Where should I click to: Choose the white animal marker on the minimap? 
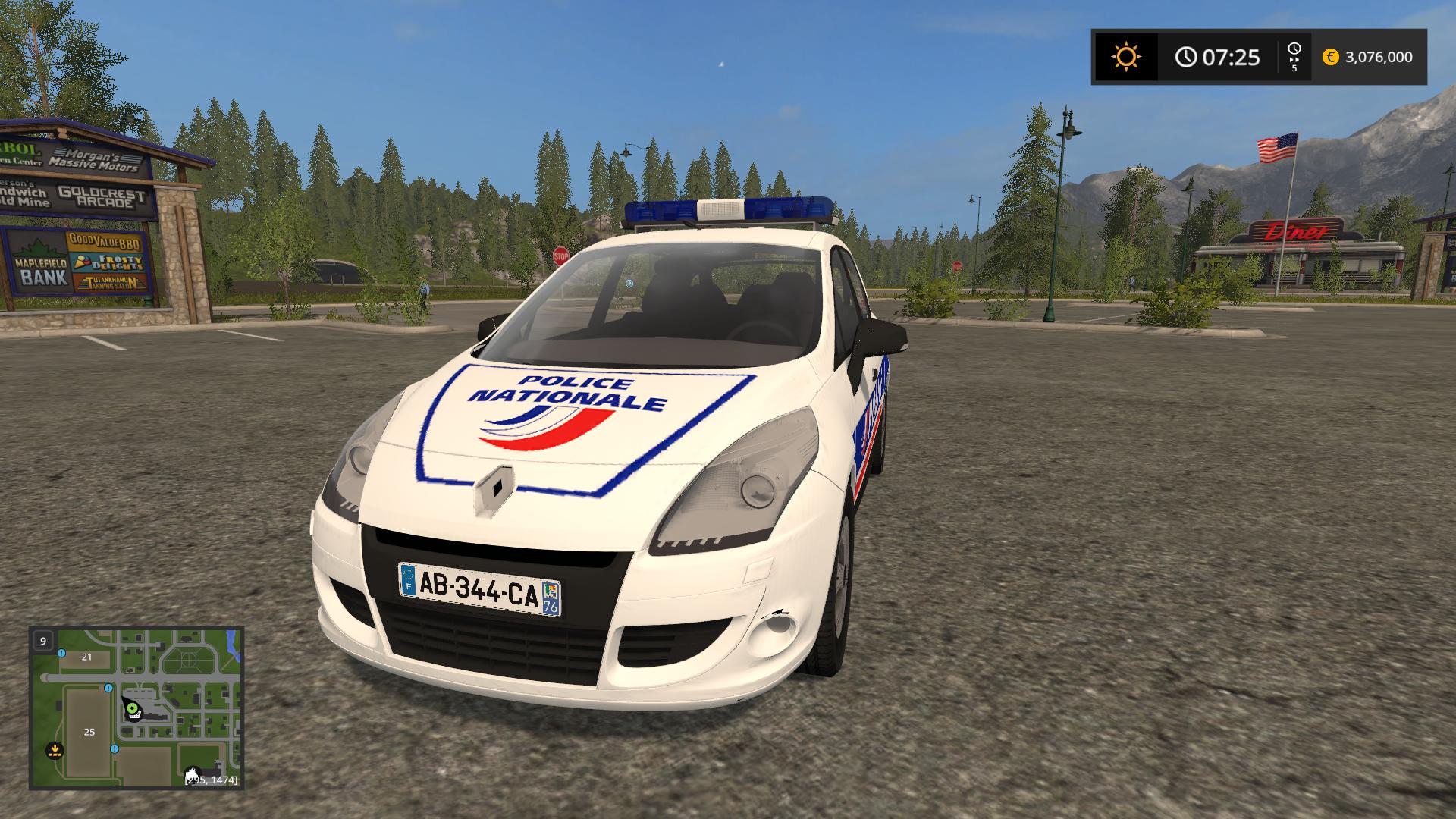pyautogui.click(x=192, y=775)
